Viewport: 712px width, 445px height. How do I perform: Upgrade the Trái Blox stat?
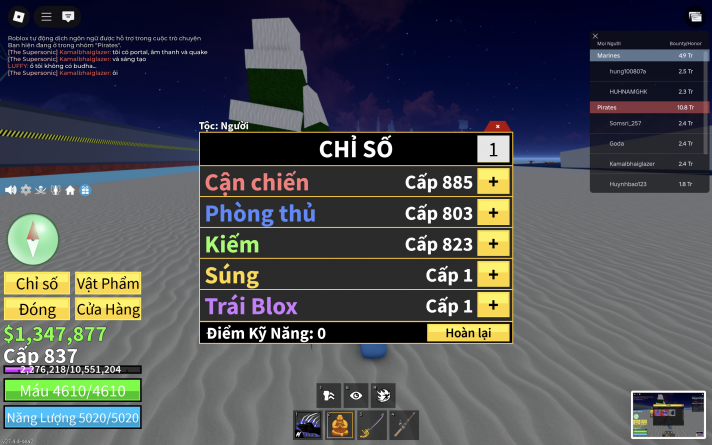pyautogui.click(x=493, y=305)
